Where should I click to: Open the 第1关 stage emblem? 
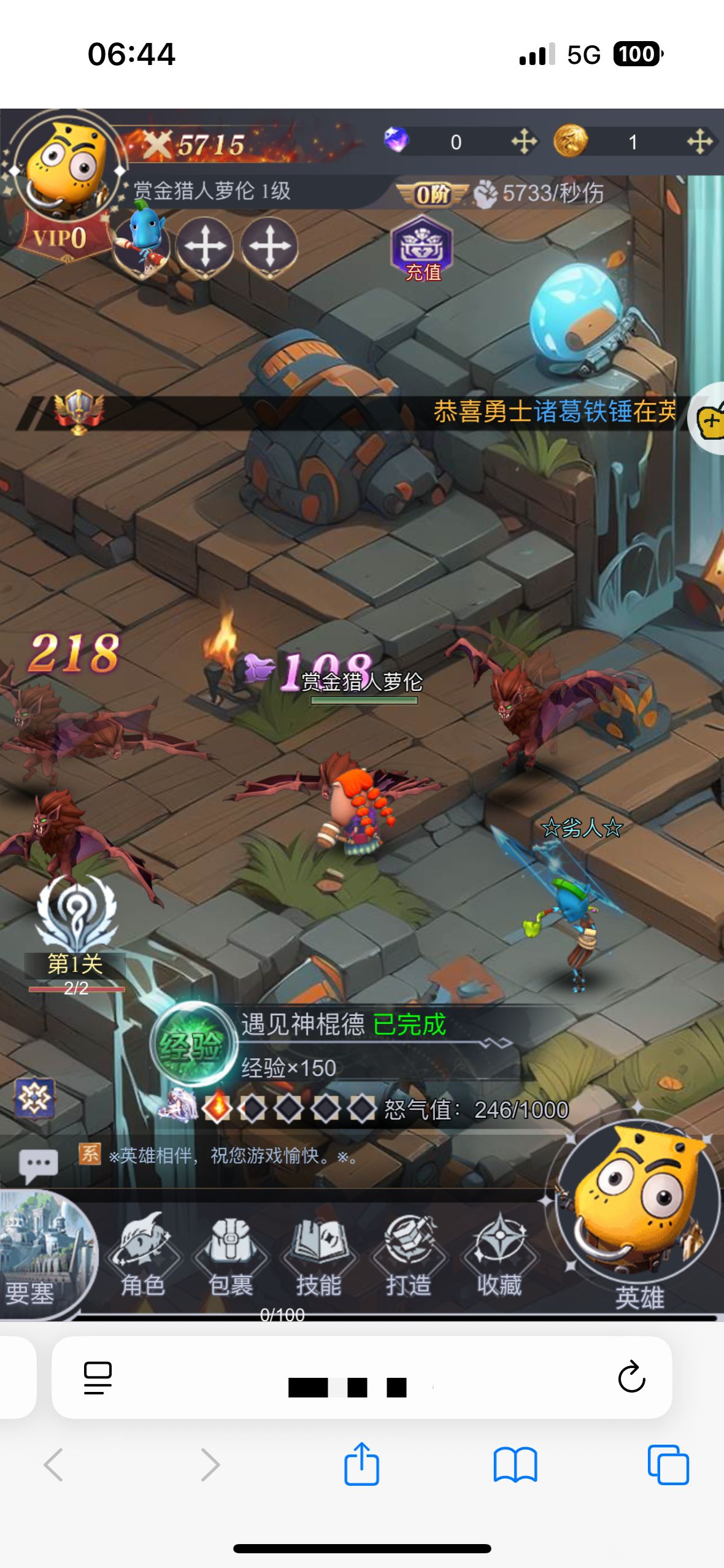tap(76, 914)
